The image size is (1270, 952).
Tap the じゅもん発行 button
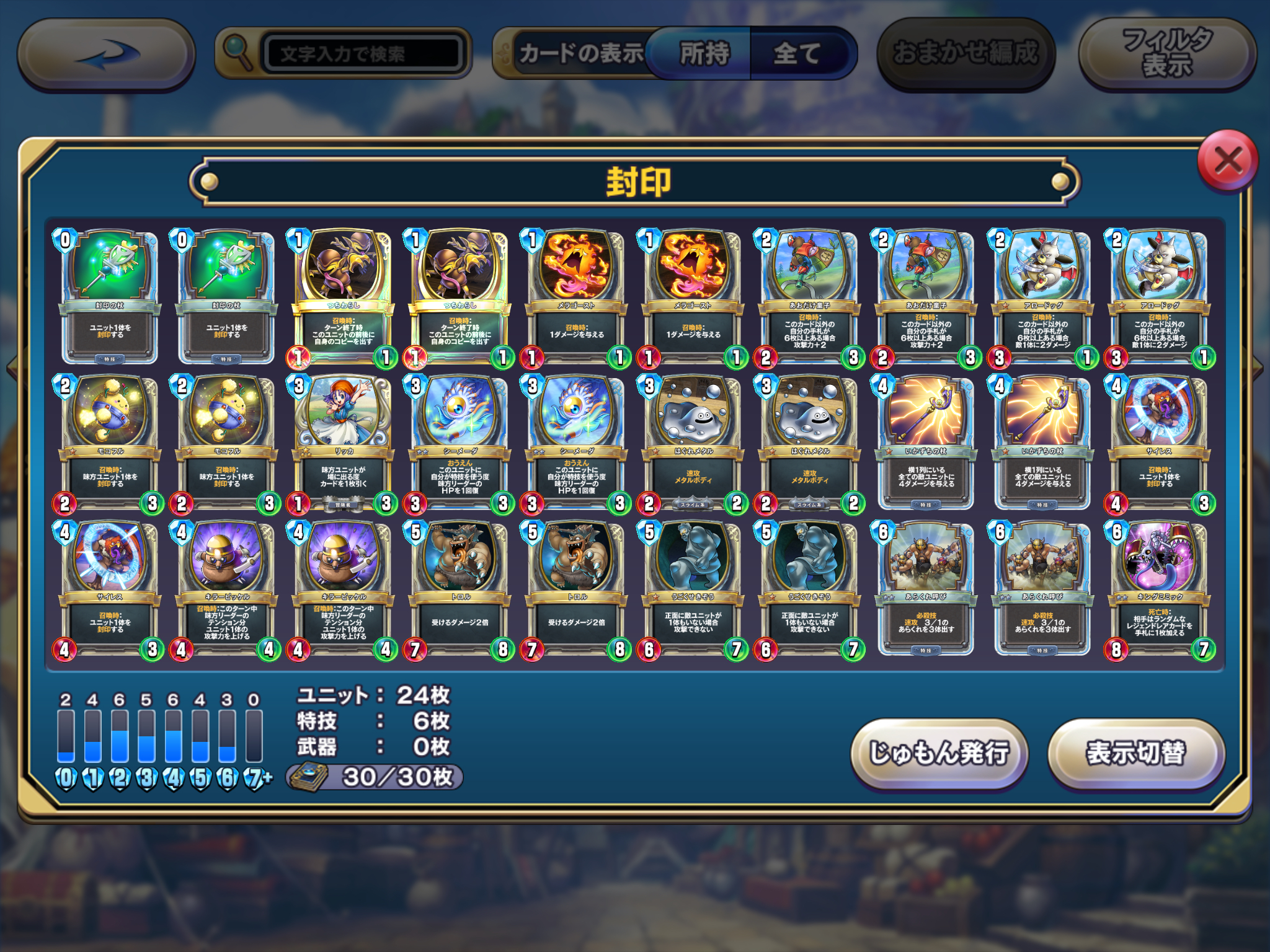point(939,754)
